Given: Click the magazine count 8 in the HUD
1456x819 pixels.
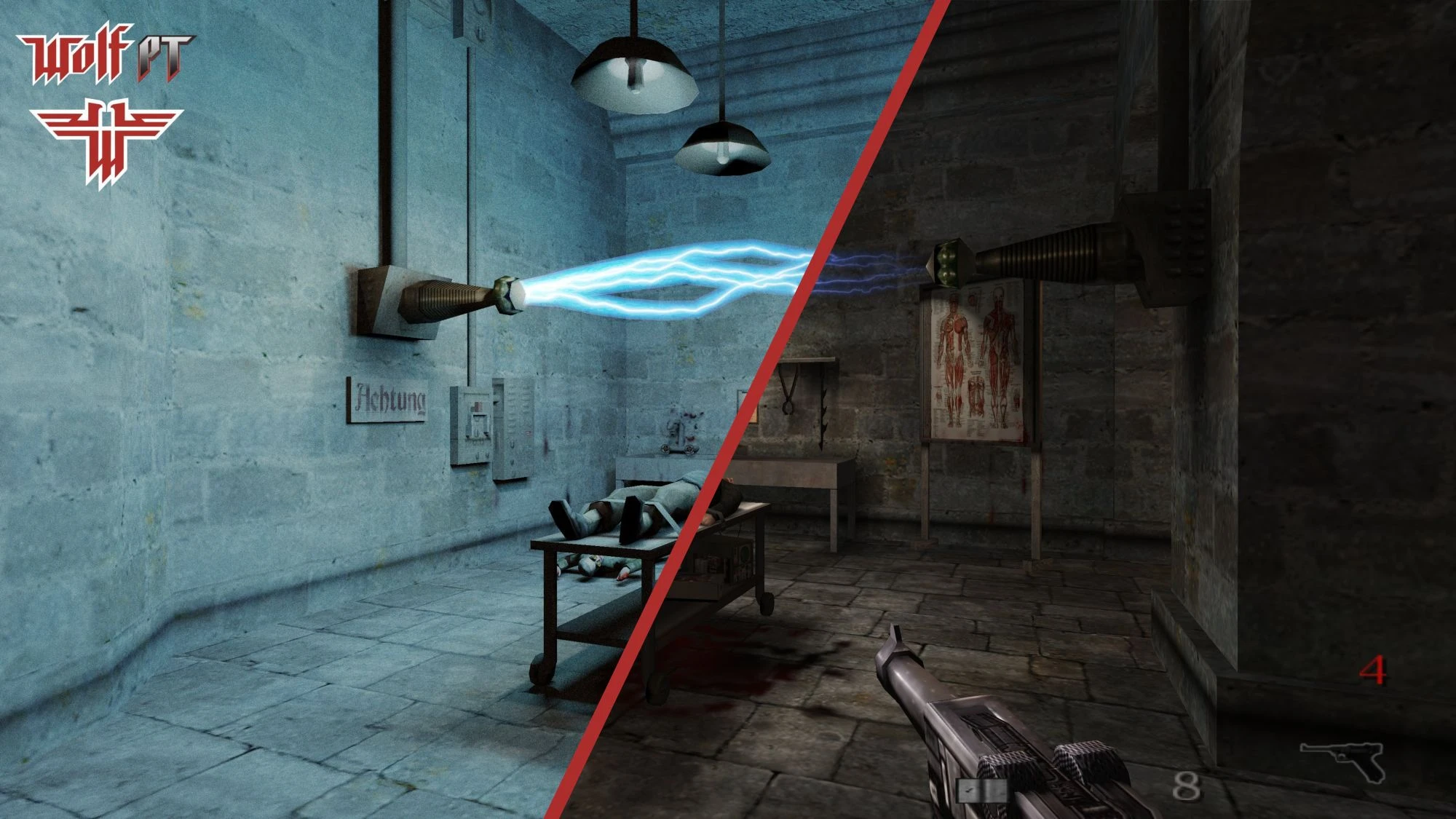Looking at the screenshot, I should [1187, 788].
